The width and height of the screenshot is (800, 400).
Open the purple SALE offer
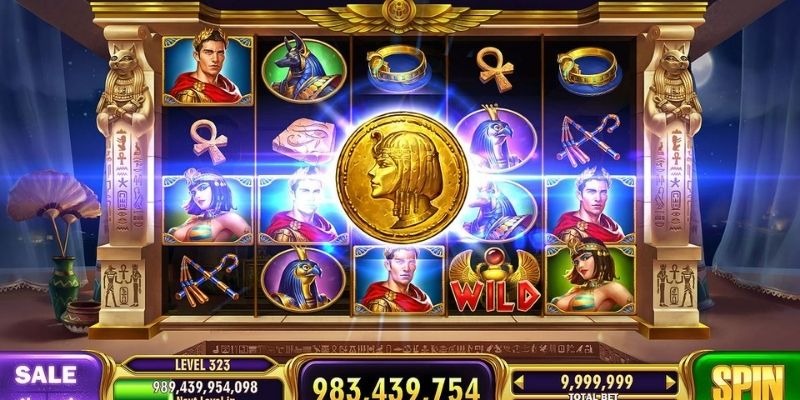(47, 378)
